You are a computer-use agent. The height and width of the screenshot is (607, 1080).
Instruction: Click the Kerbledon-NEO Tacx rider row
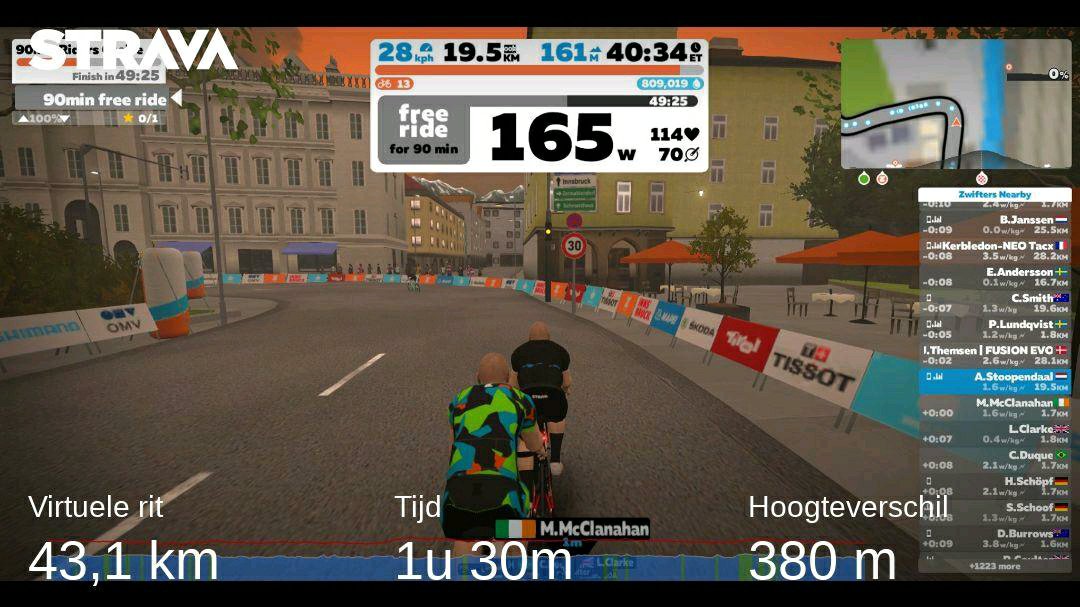coord(994,250)
